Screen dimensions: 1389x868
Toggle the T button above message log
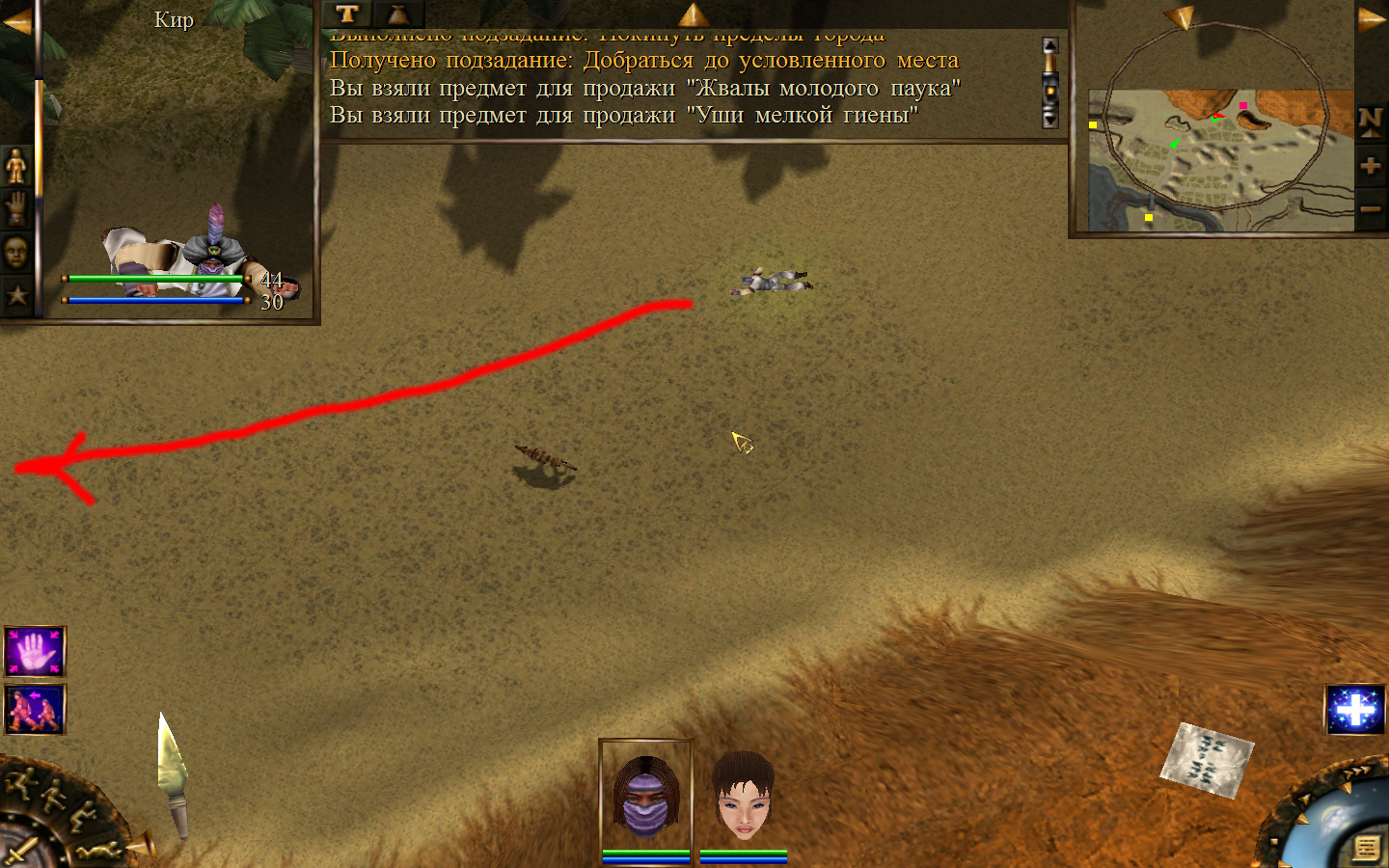(347, 14)
